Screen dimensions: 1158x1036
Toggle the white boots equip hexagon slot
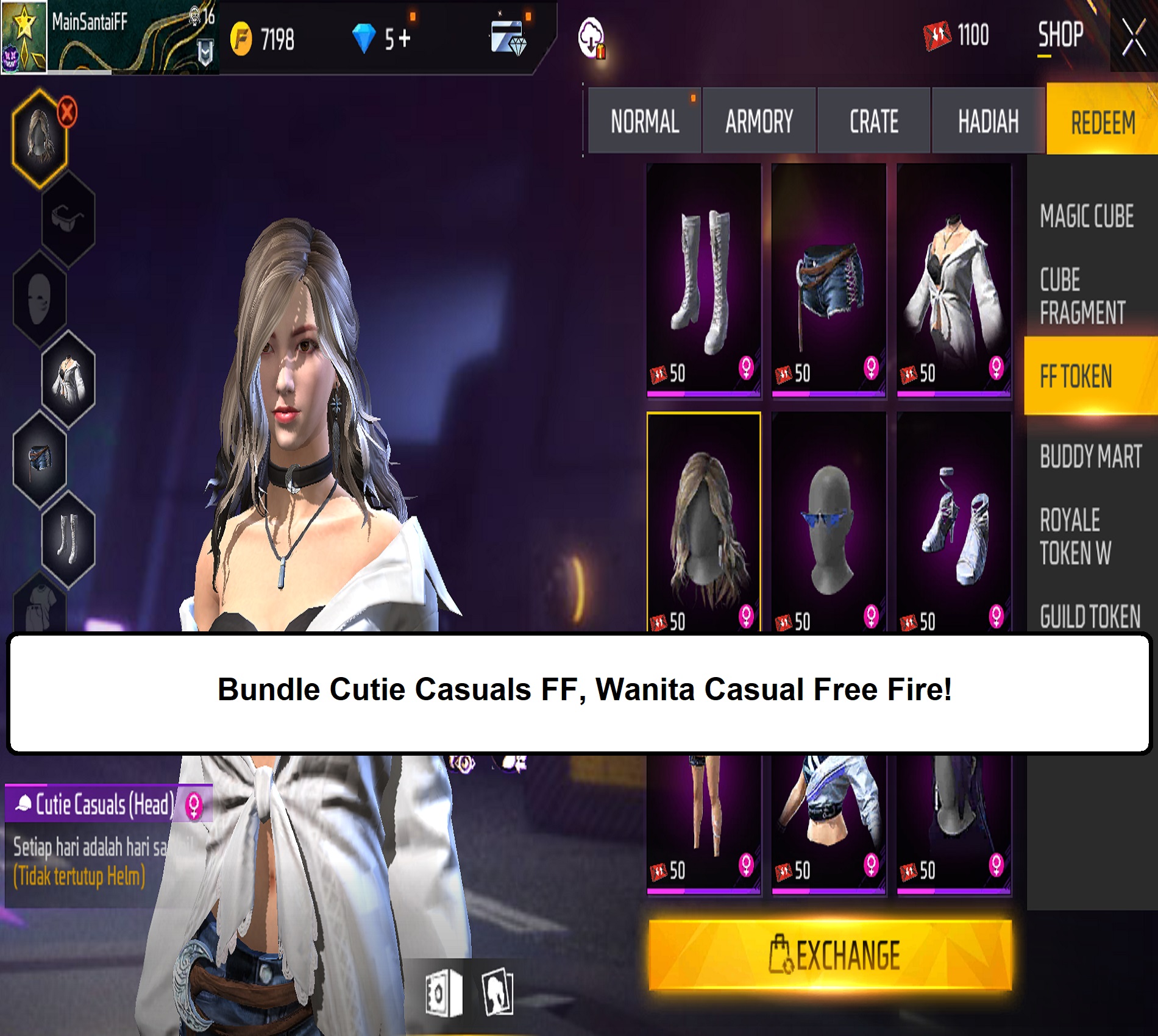[x=68, y=536]
